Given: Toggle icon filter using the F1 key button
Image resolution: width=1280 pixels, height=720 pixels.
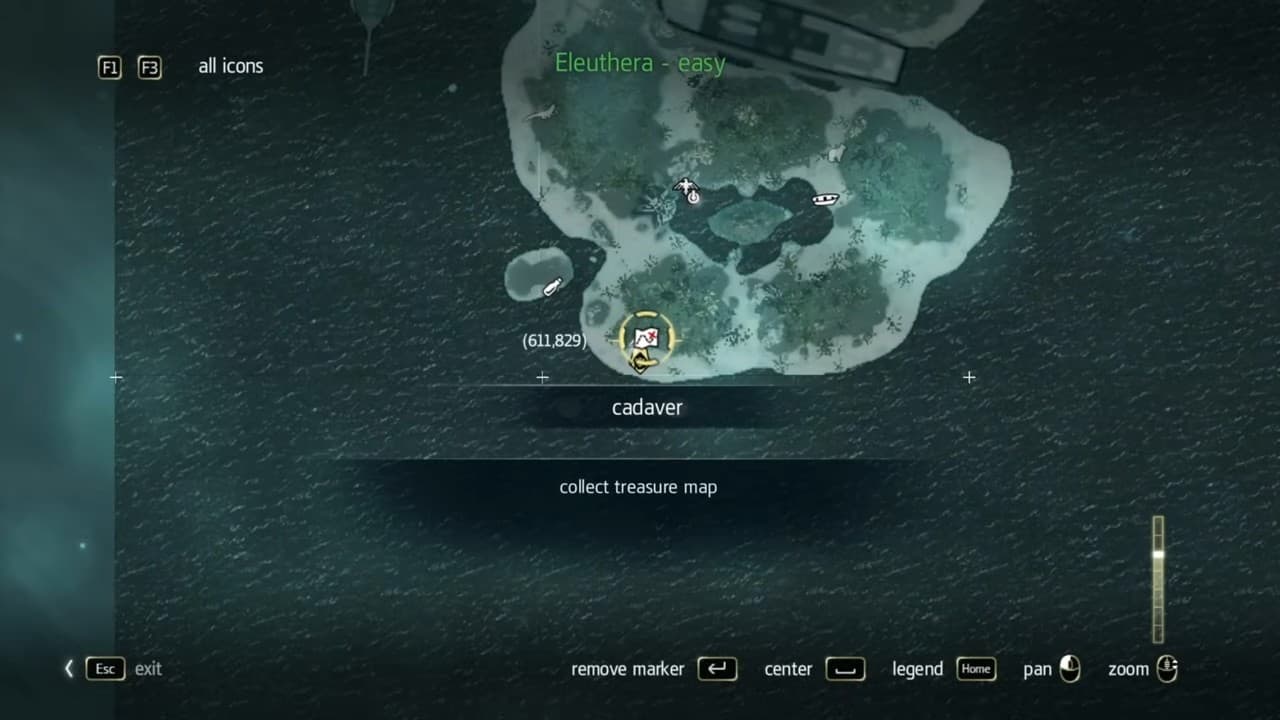Looking at the screenshot, I should (109, 68).
